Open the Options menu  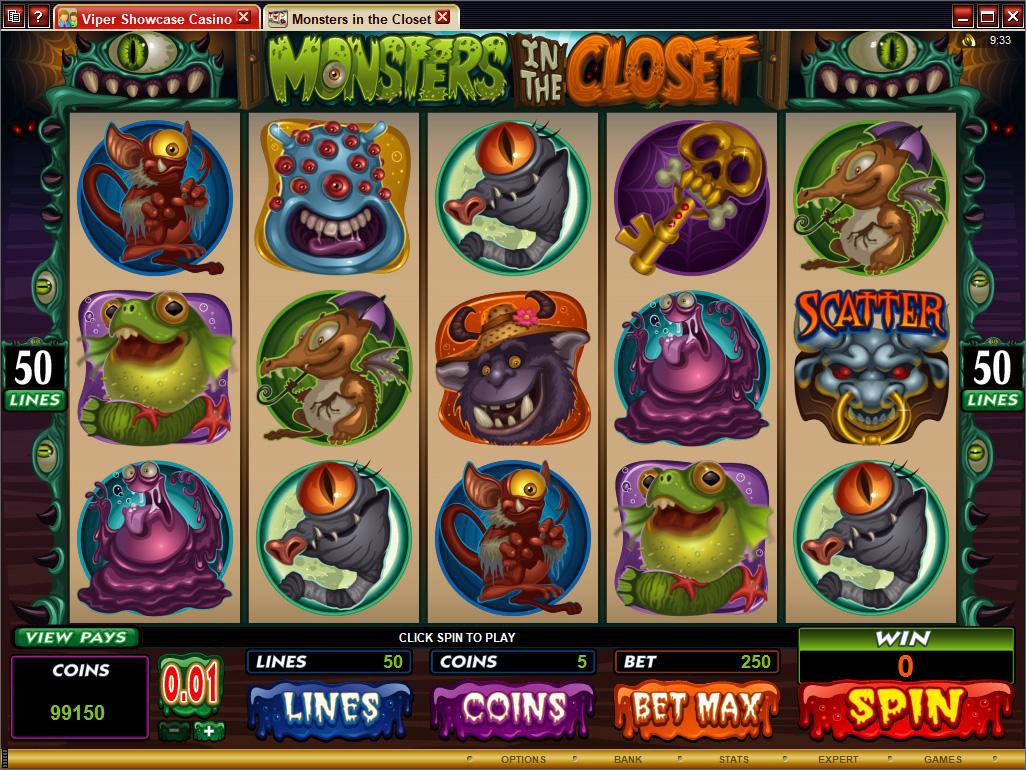click(523, 760)
